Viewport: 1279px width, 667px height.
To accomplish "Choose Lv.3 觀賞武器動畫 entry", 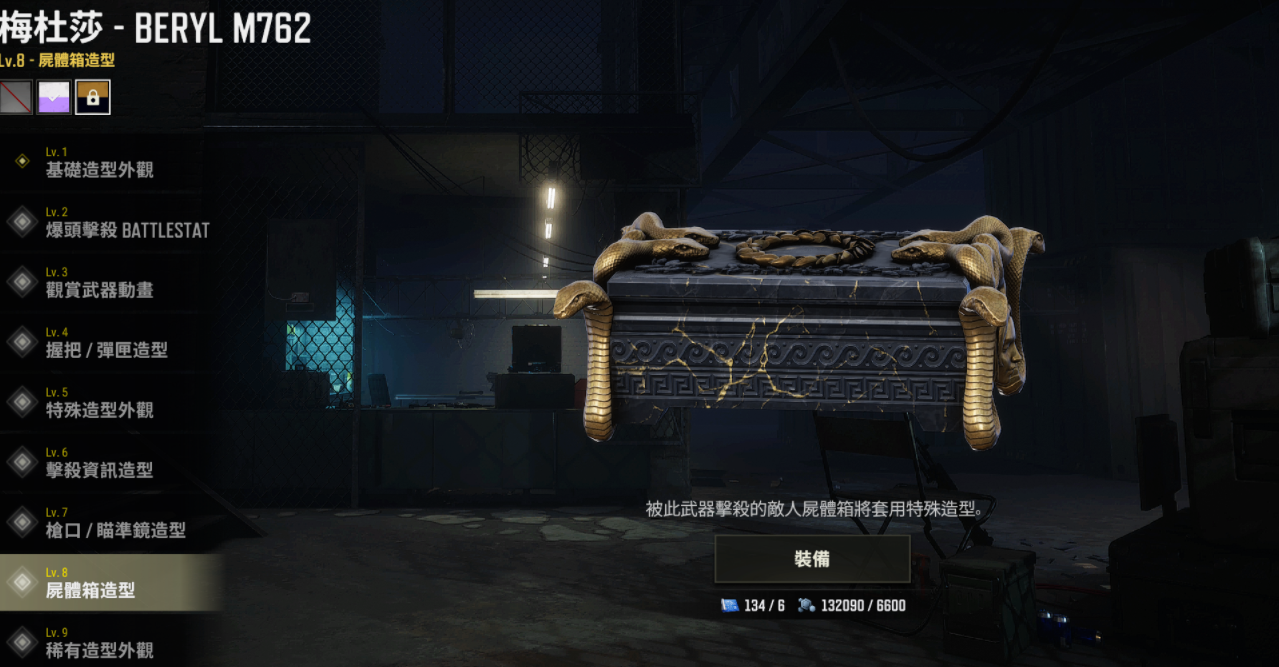I will [x=100, y=282].
